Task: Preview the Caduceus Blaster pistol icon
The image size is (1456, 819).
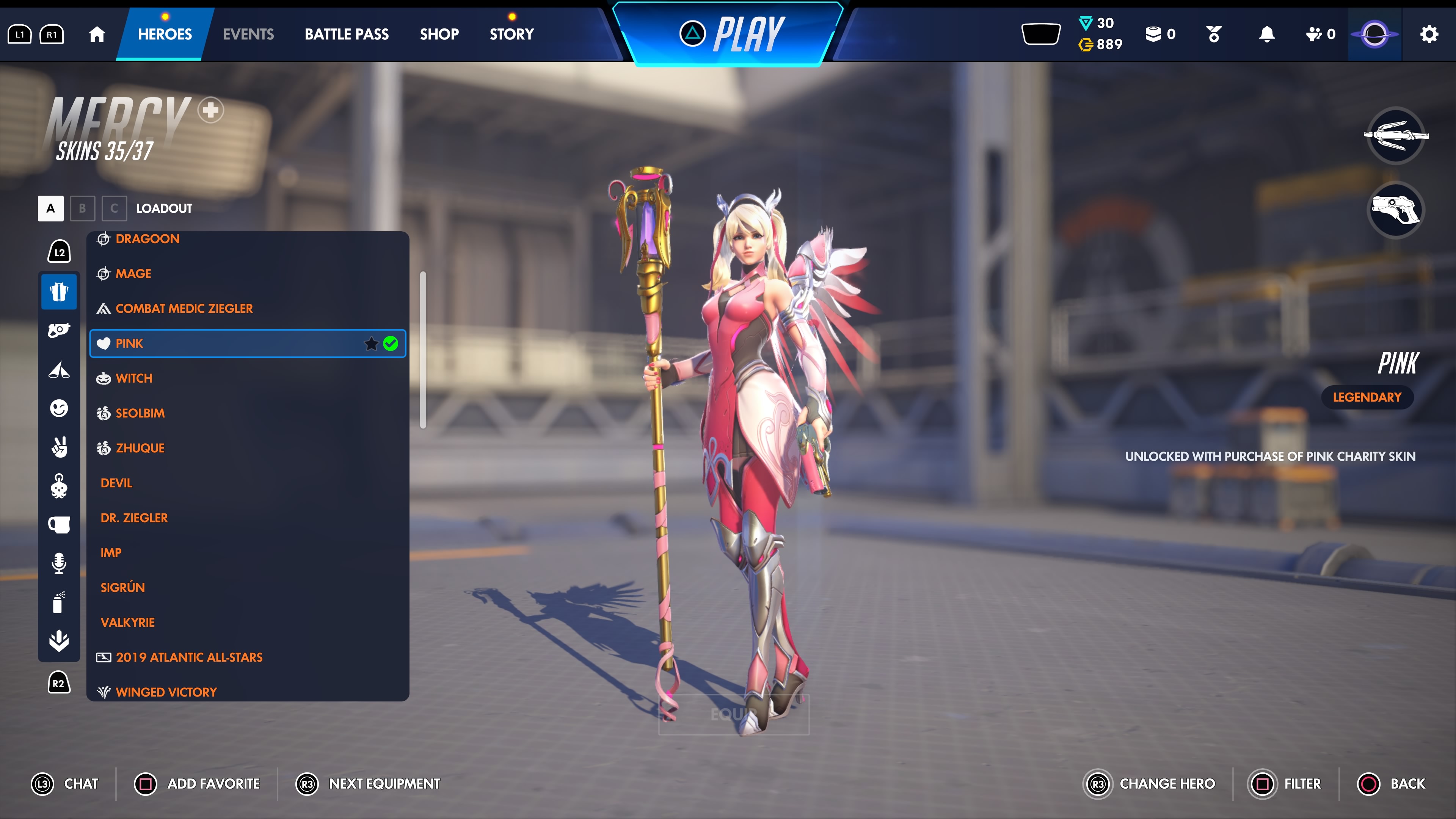Action: tap(1395, 210)
